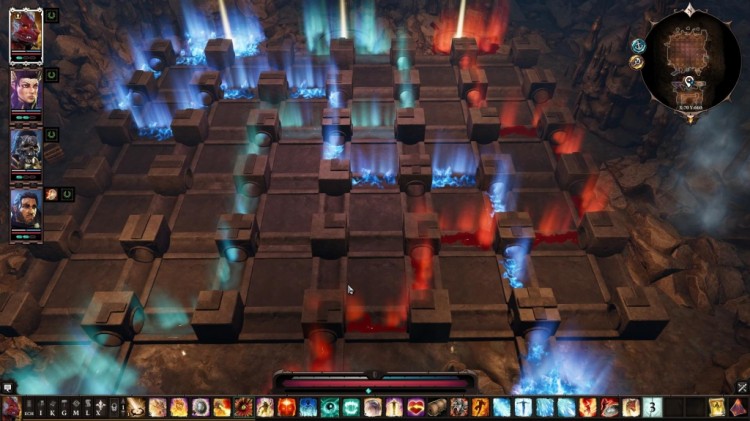The height and width of the screenshot is (421, 750).
Task: Select the armored helmet character portrait
Action: coord(25,150)
